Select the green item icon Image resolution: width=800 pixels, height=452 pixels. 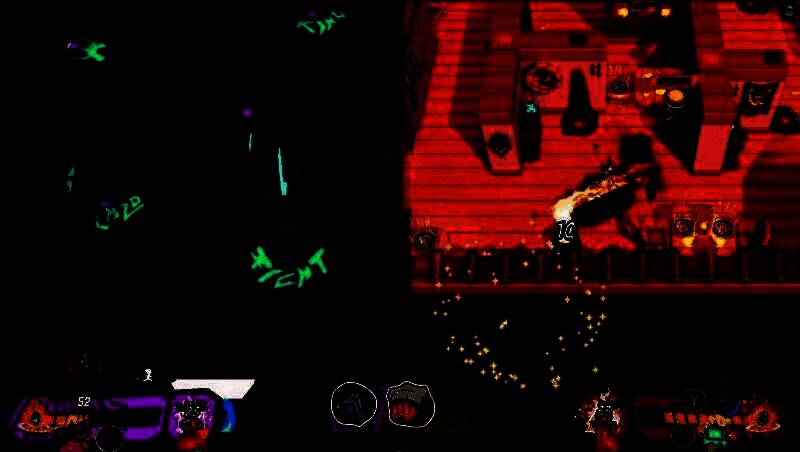pyautogui.click(x=715, y=433)
